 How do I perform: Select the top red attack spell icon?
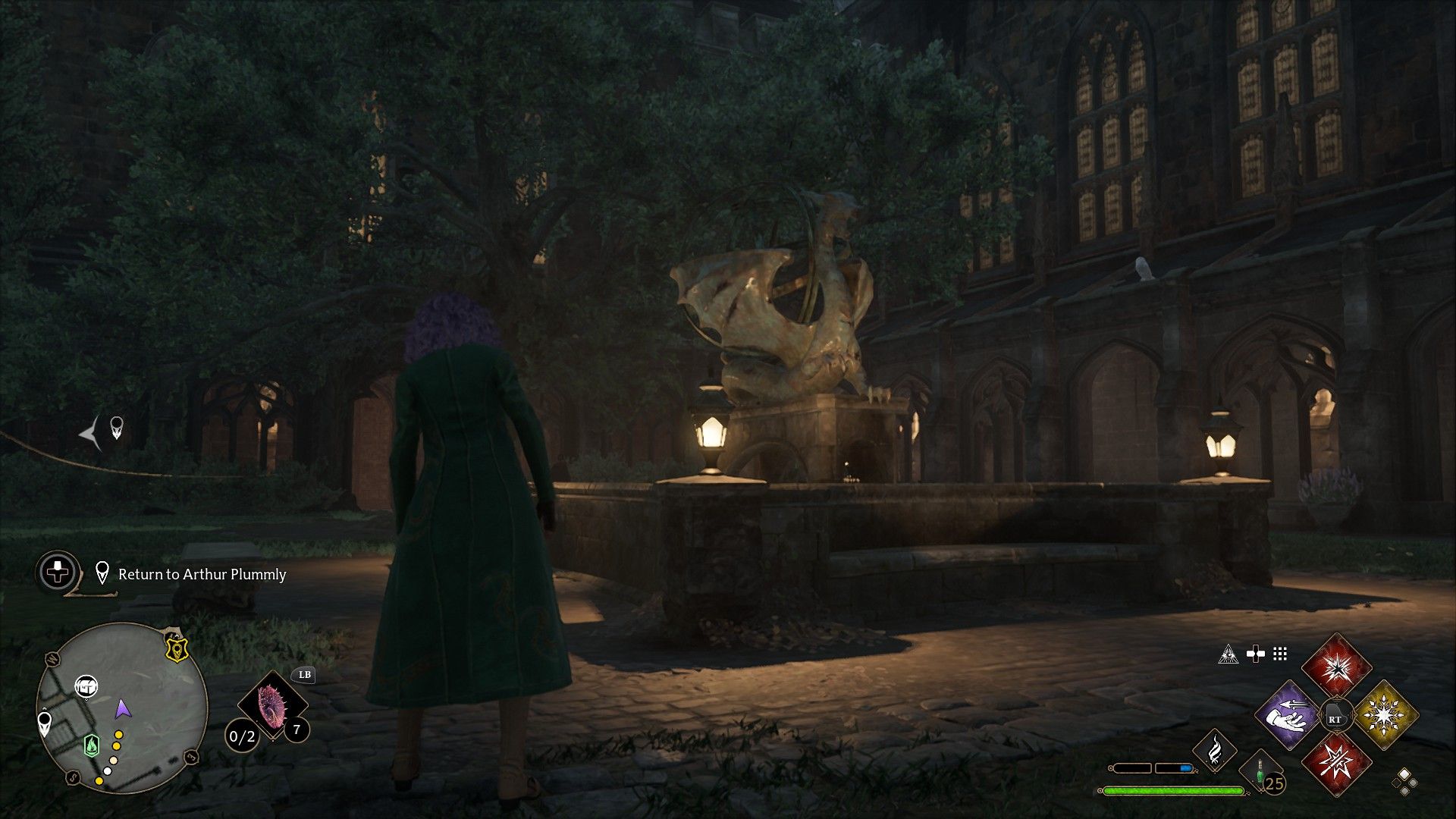pos(1337,669)
